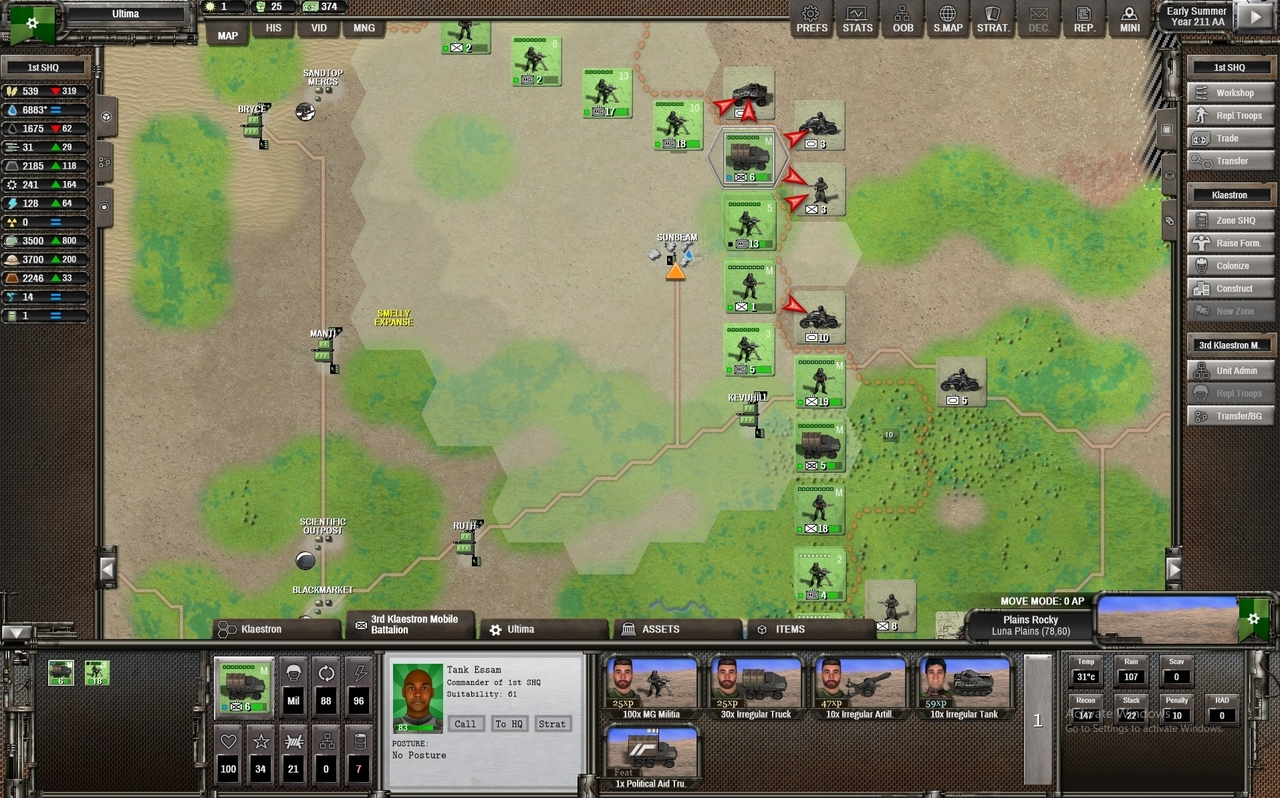Open the PREFS menu
This screenshot has width=1280, height=798.
tap(811, 19)
